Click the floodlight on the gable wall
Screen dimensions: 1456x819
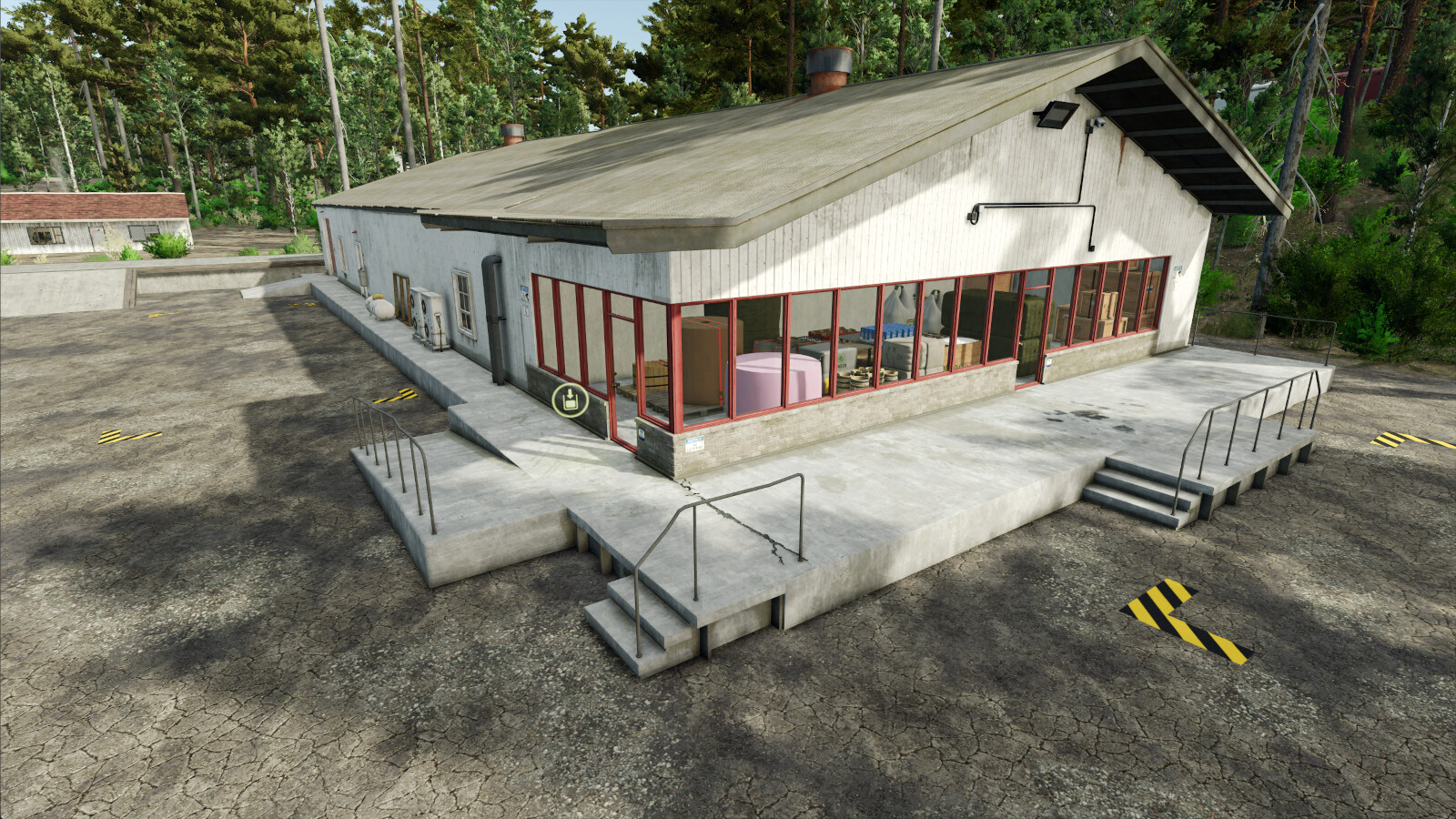1056,114
